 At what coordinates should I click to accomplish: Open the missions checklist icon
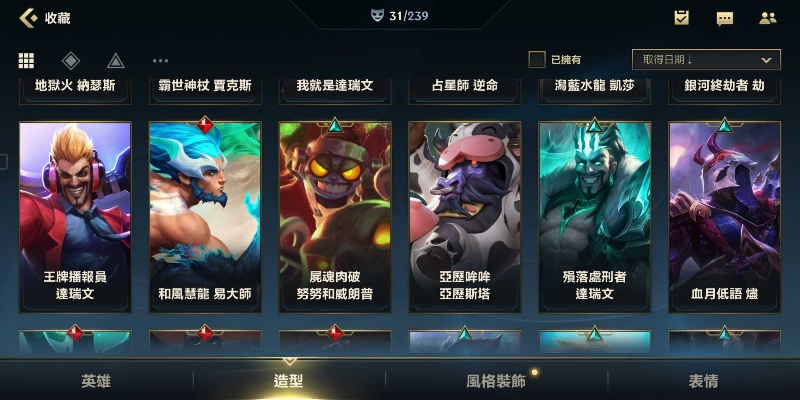click(681, 17)
